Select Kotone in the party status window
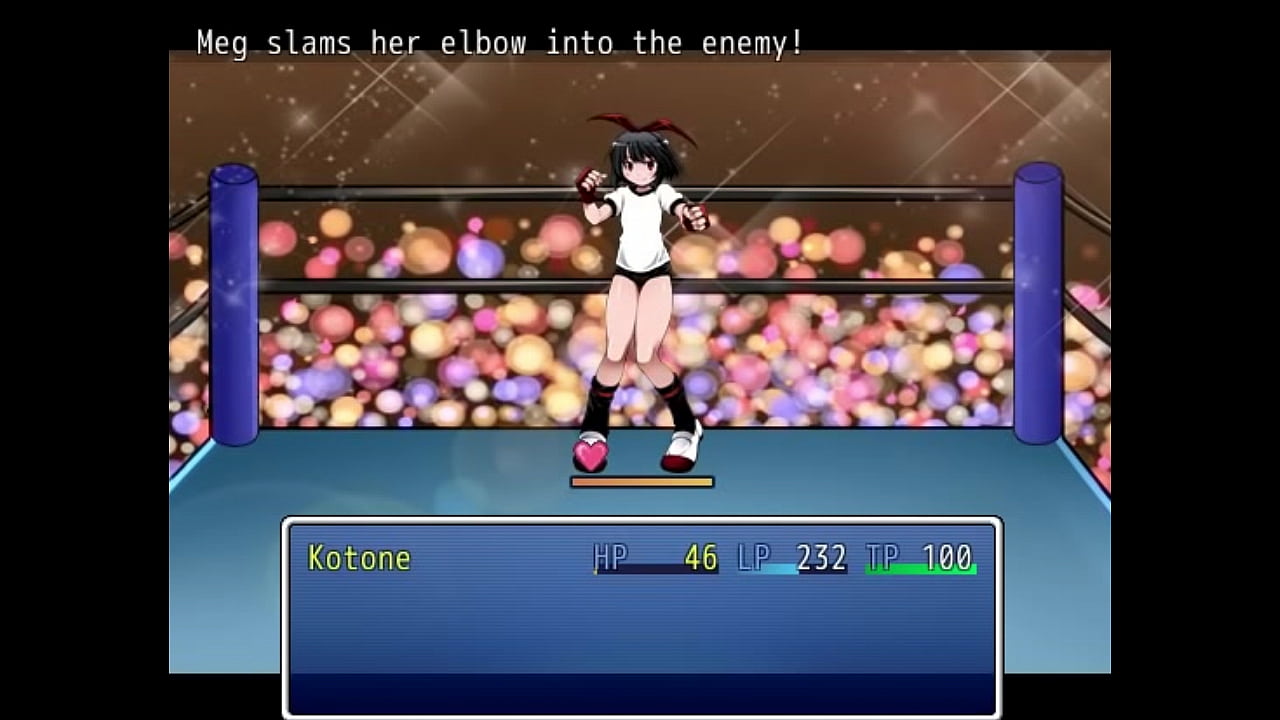1280x720 pixels. pos(360,558)
